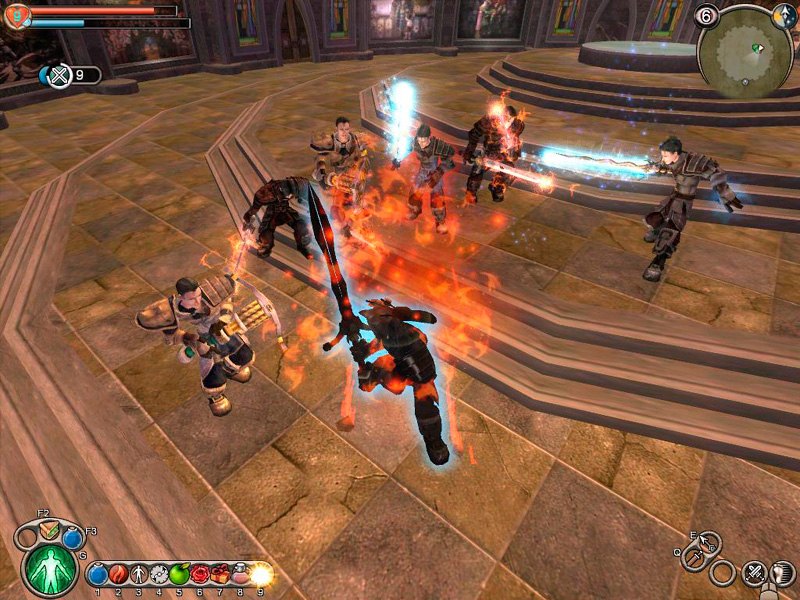Activate the red flame spell slot
Screen dimensions: 800x600
[x=118, y=574]
